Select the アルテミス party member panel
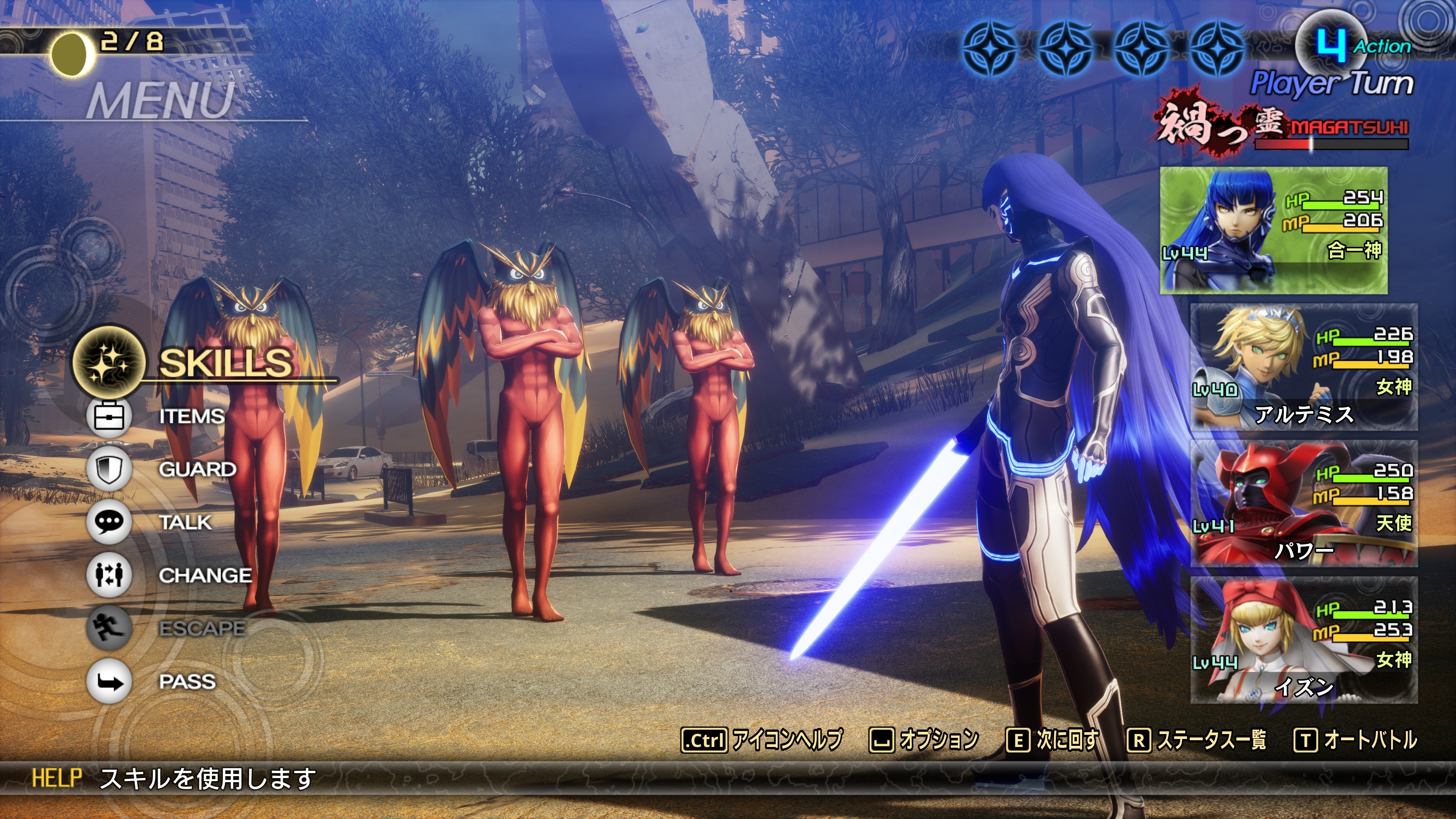This screenshot has width=1456, height=819. (x=1304, y=367)
